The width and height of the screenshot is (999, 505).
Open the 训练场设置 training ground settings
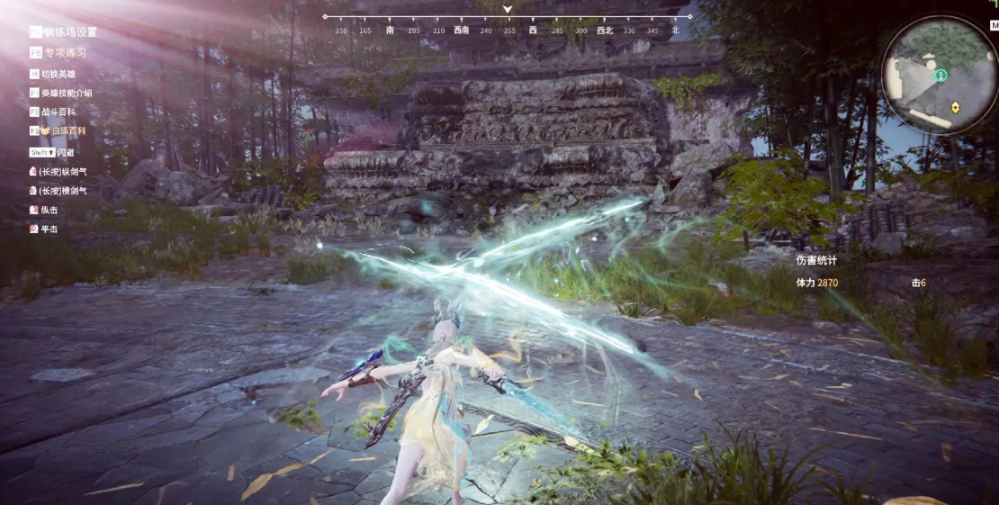(x=68, y=32)
